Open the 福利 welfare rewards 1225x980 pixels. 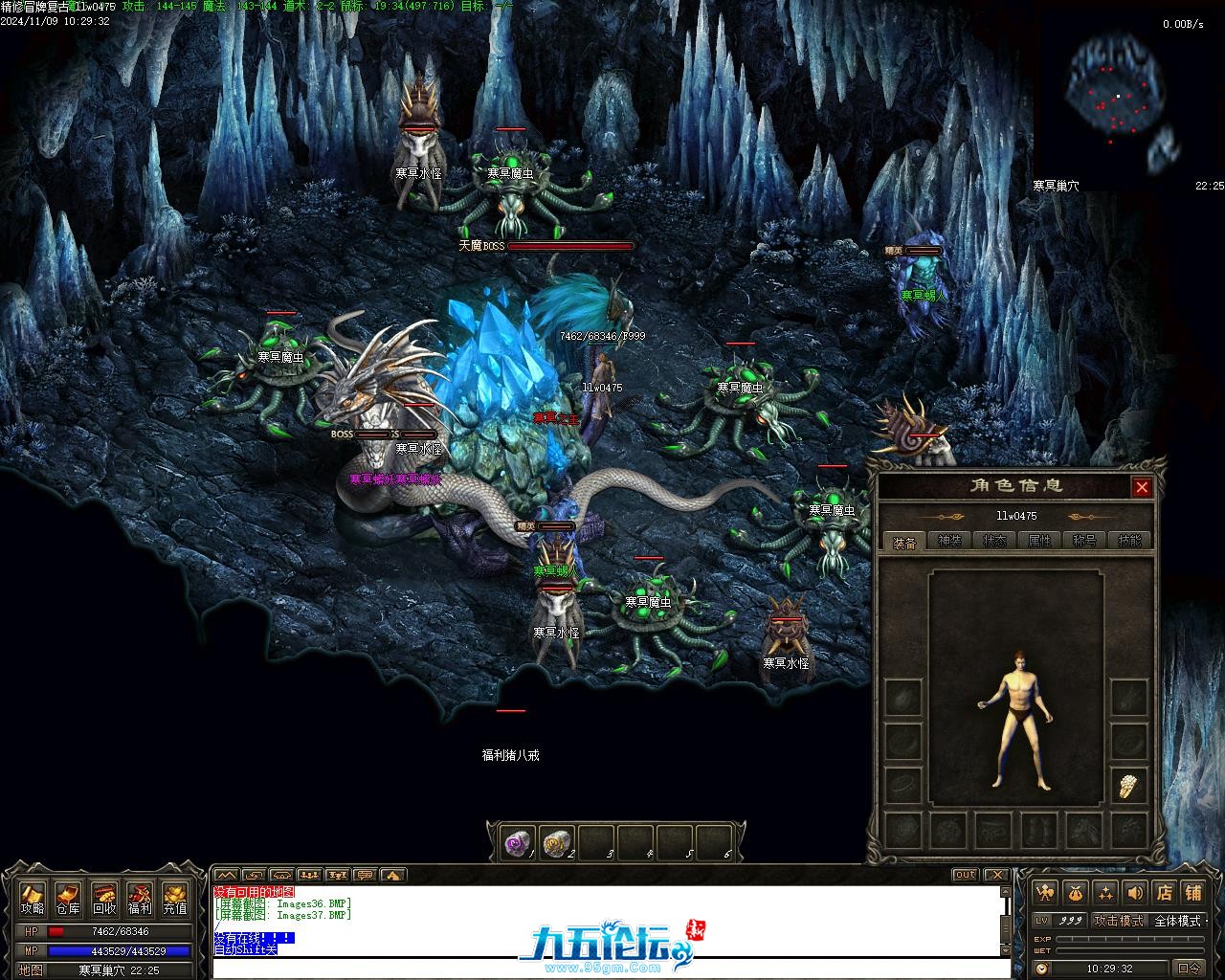(x=139, y=898)
